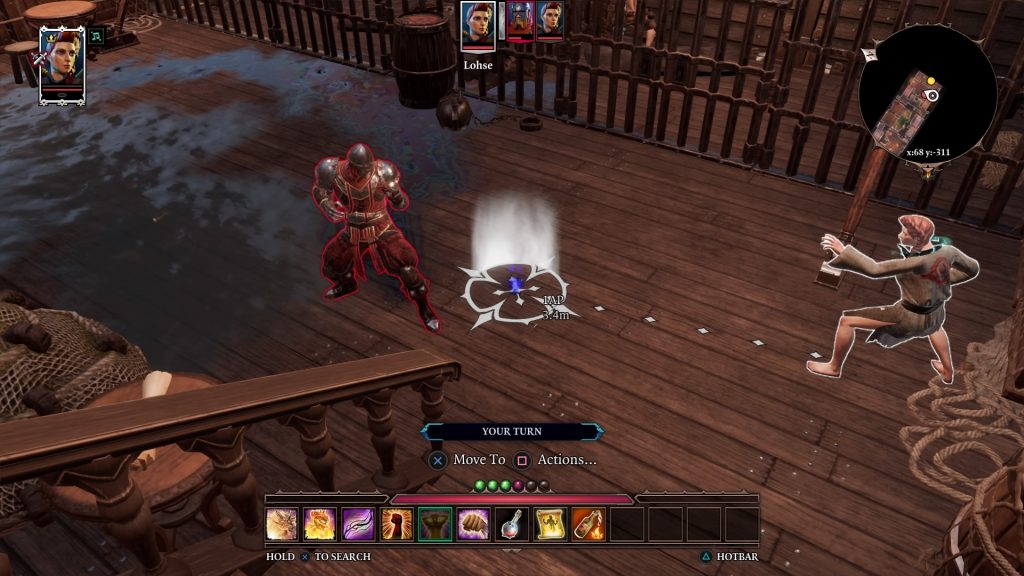Cast the flaming dragon fire skill
1024x576 pixels.
[x=320, y=524]
